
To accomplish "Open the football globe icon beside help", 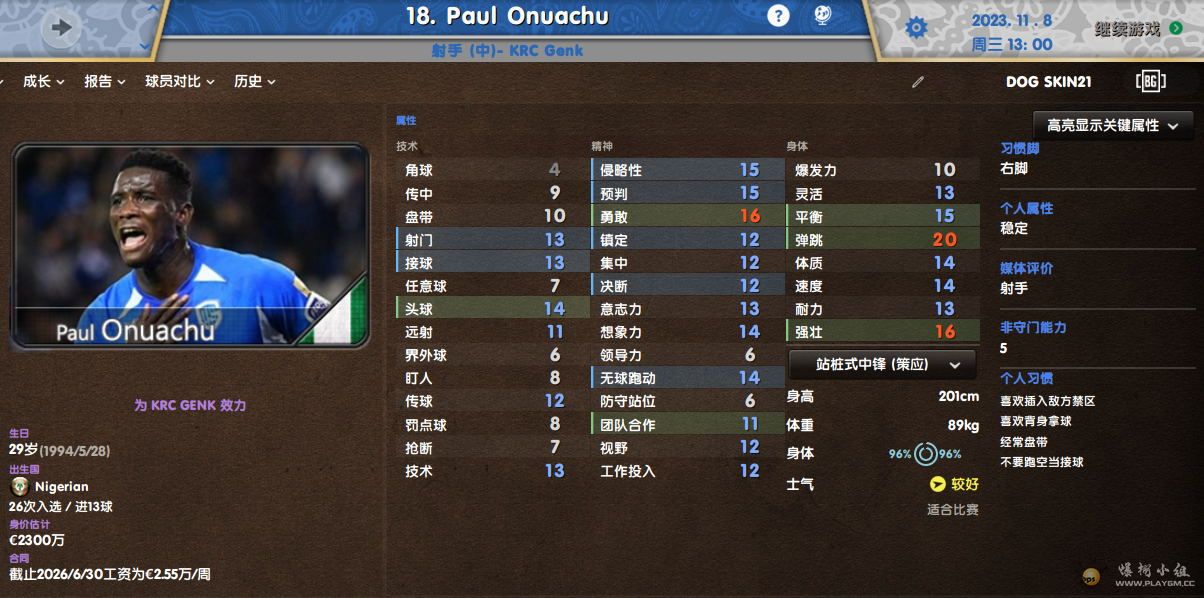I will tap(821, 16).
